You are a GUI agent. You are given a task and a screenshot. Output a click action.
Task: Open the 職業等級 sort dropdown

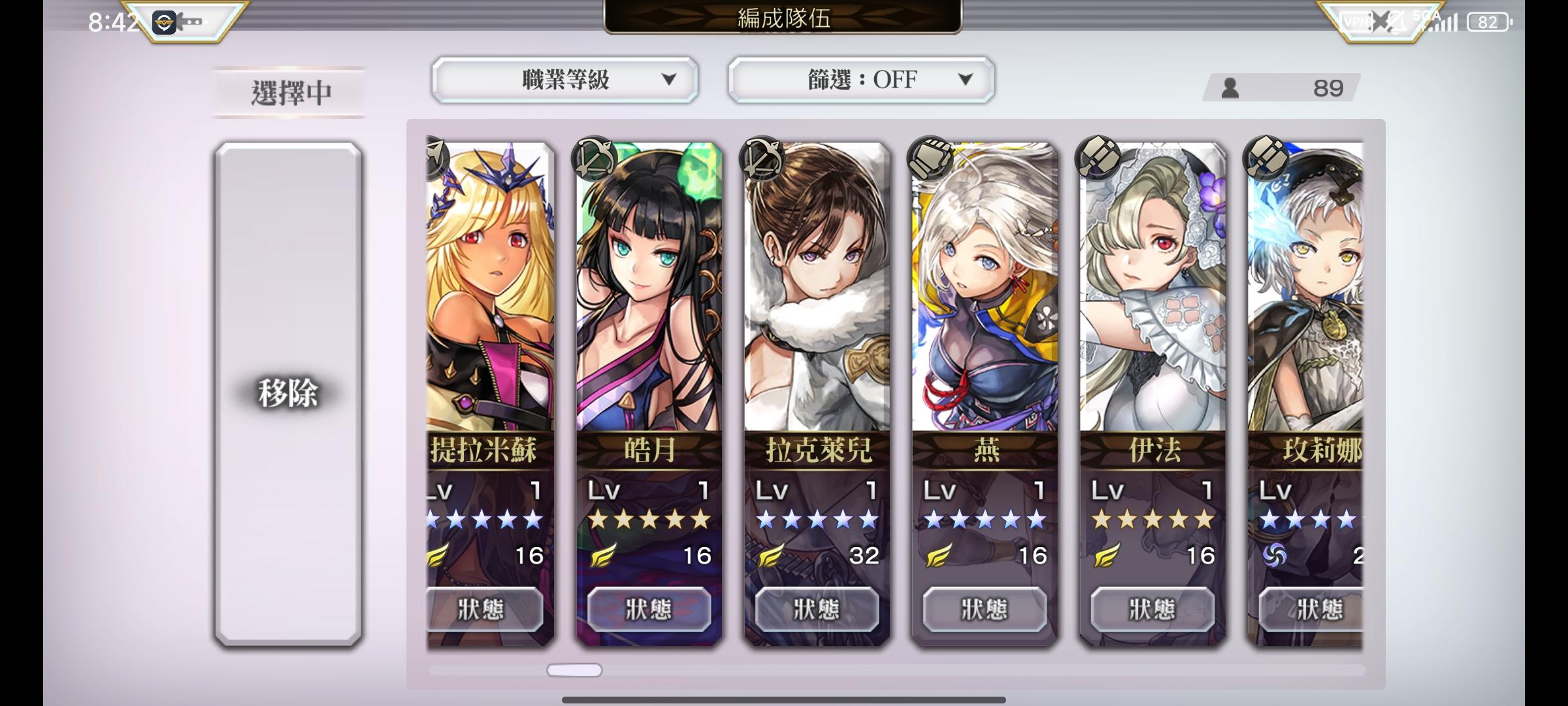tap(564, 80)
